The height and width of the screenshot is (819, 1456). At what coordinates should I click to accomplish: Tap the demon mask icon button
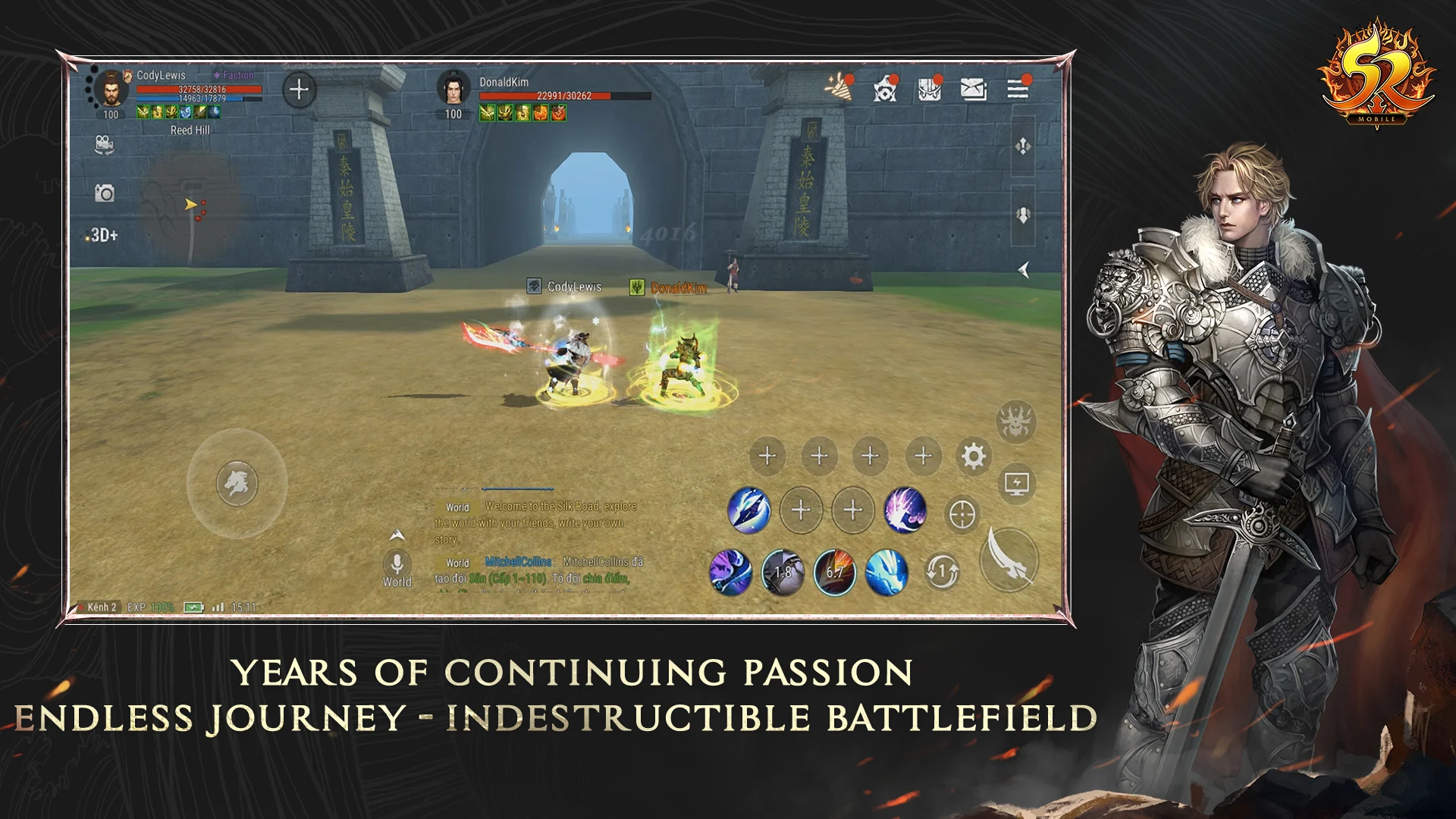[1016, 422]
